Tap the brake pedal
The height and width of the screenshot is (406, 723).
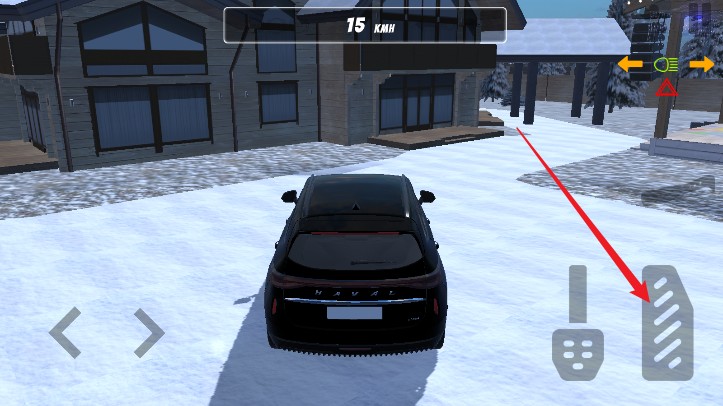click(578, 326)
